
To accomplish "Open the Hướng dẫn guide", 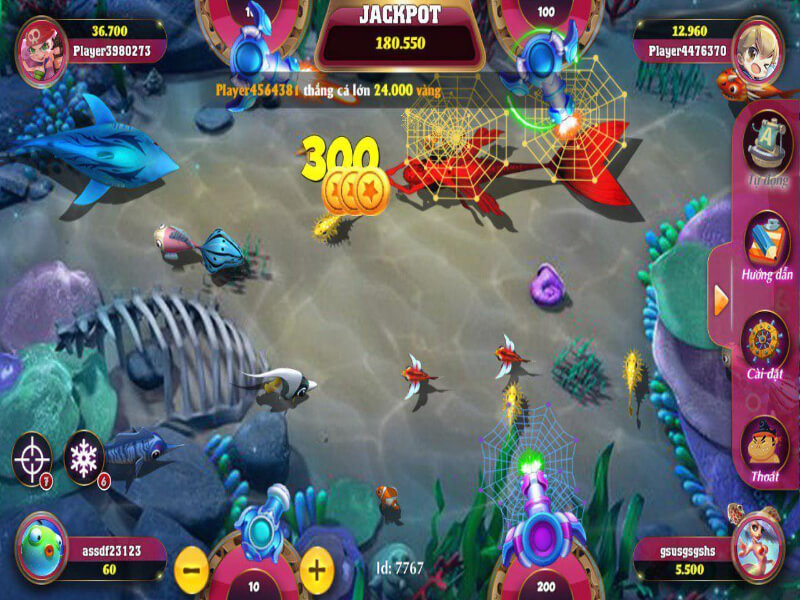I will [767, 245].
